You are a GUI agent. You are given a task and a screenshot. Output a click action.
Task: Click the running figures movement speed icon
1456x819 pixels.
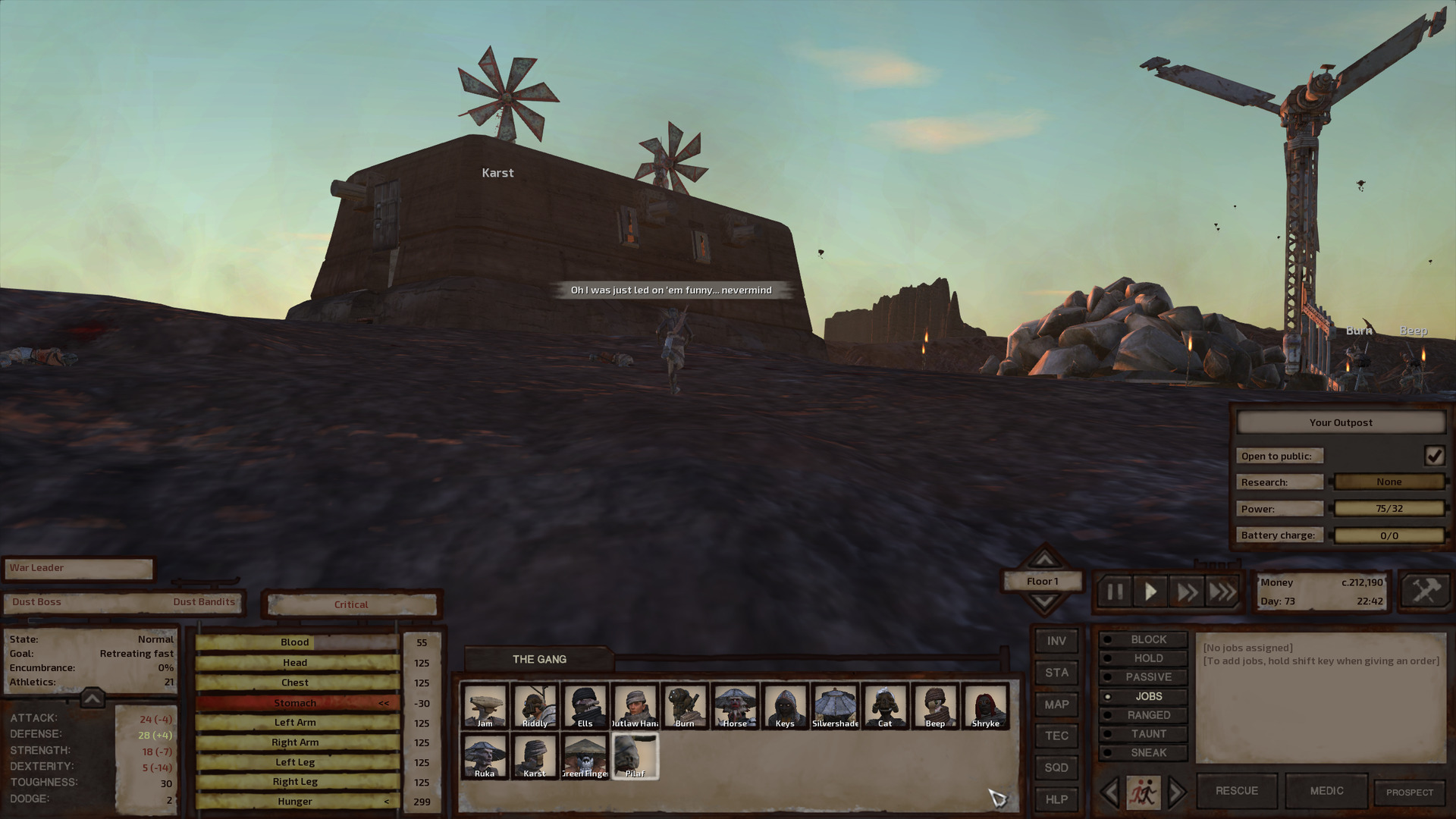pyautogui.click(x=1145, y=792)
